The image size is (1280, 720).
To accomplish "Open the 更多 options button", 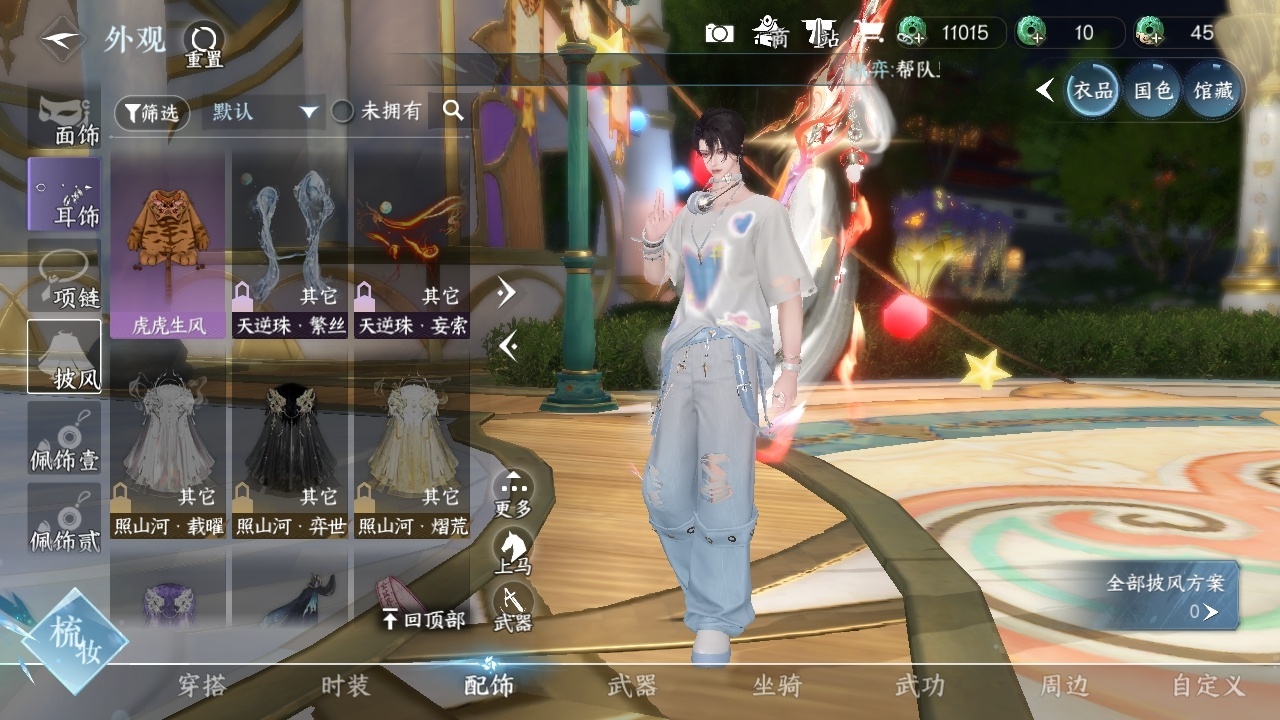I will tap(513, 493).
